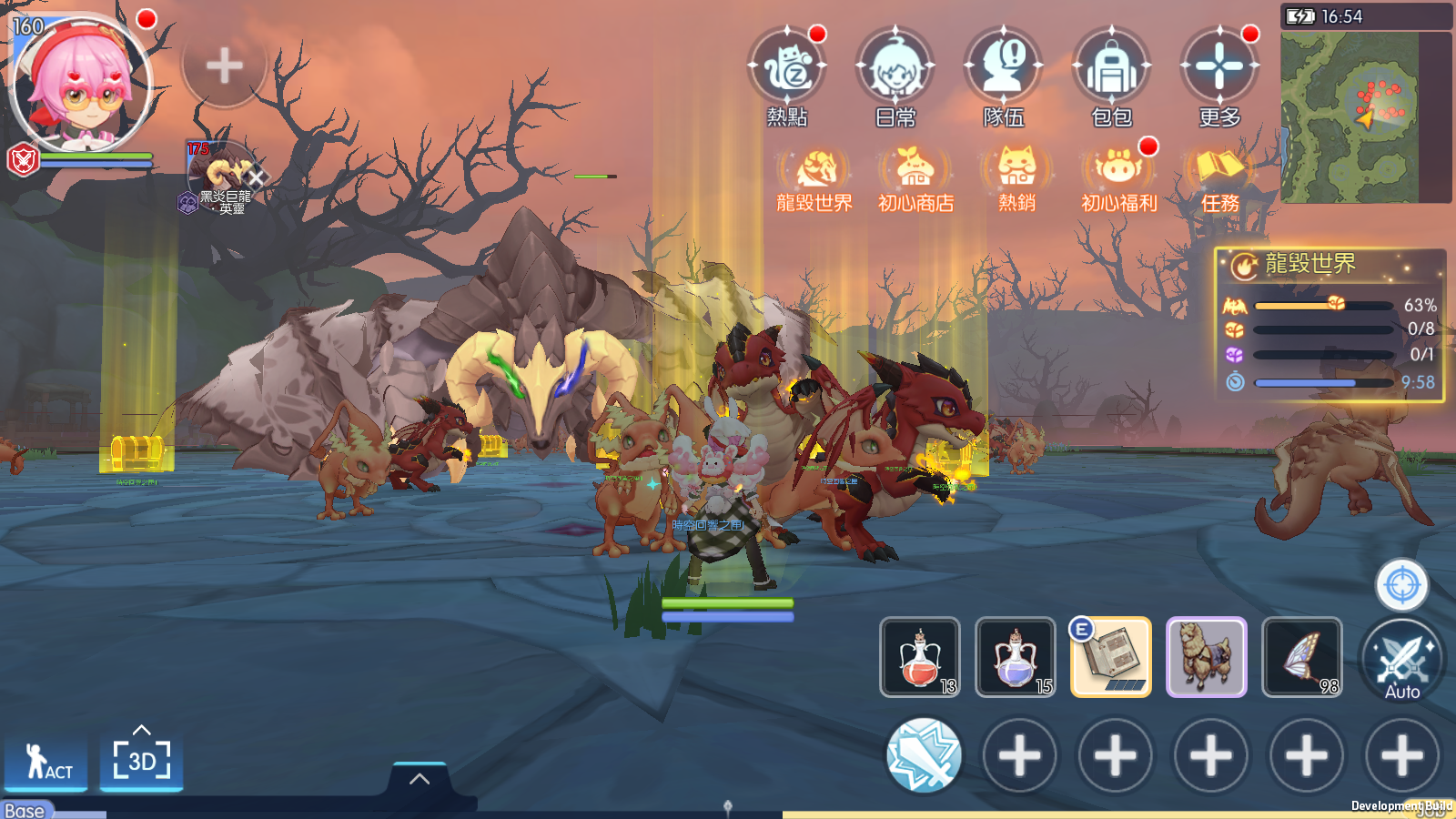The image size is (1456, 819).
Task: Use the blue mana potion slot
Action: coord(1016,657)
